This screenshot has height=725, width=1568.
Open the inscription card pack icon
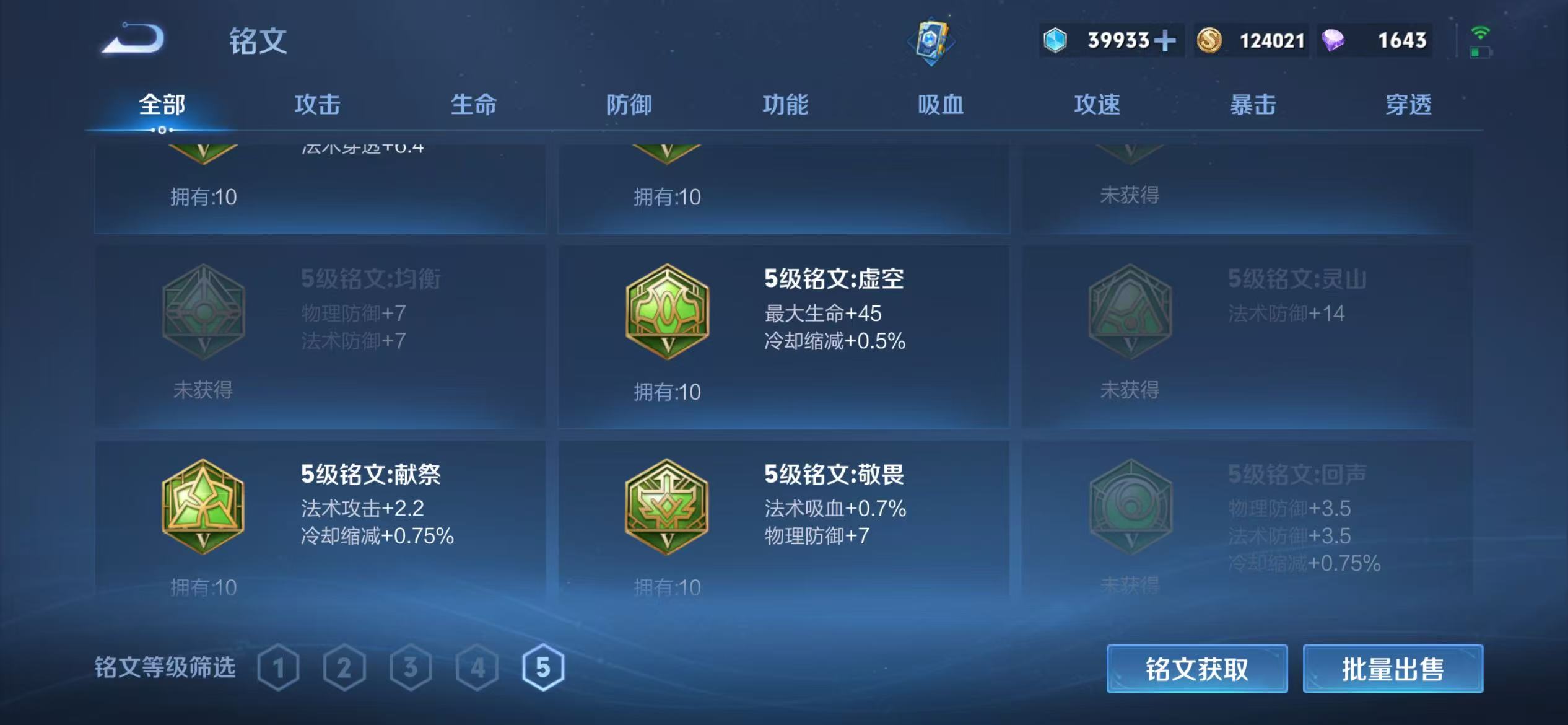click(x=933, y=42)
